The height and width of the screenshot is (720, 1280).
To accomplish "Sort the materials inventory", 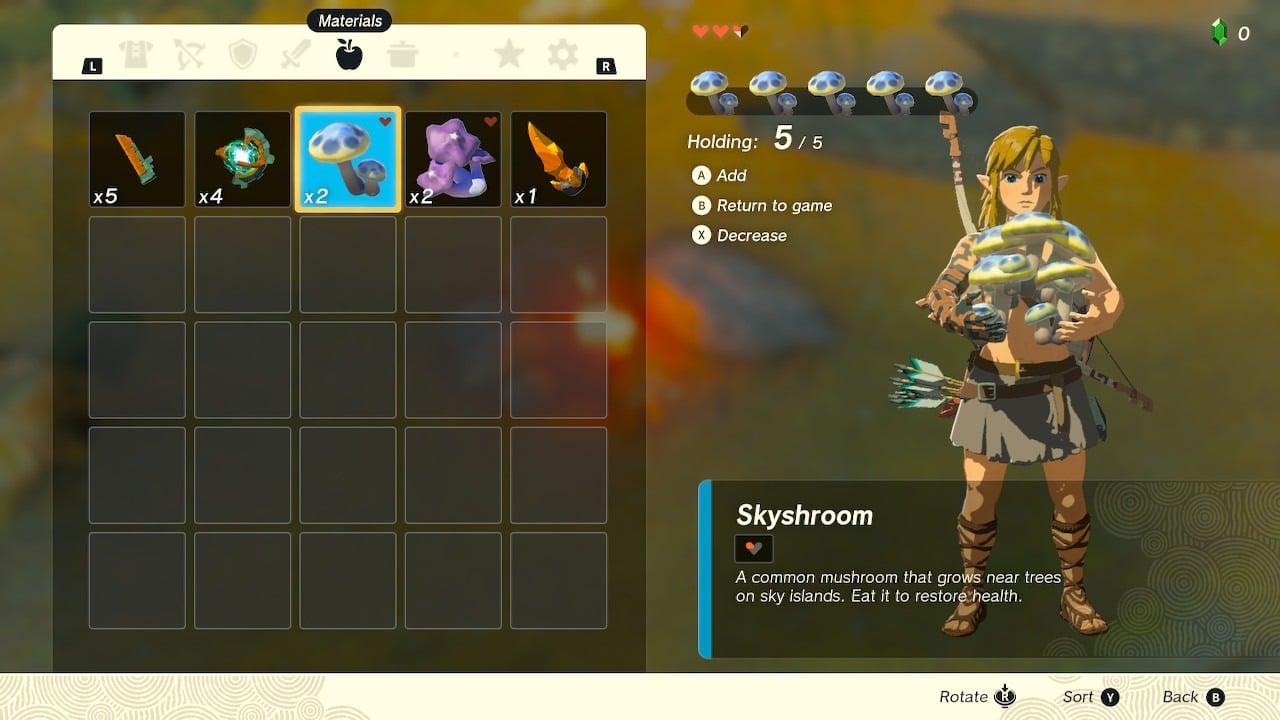I will coord(1090,697).
